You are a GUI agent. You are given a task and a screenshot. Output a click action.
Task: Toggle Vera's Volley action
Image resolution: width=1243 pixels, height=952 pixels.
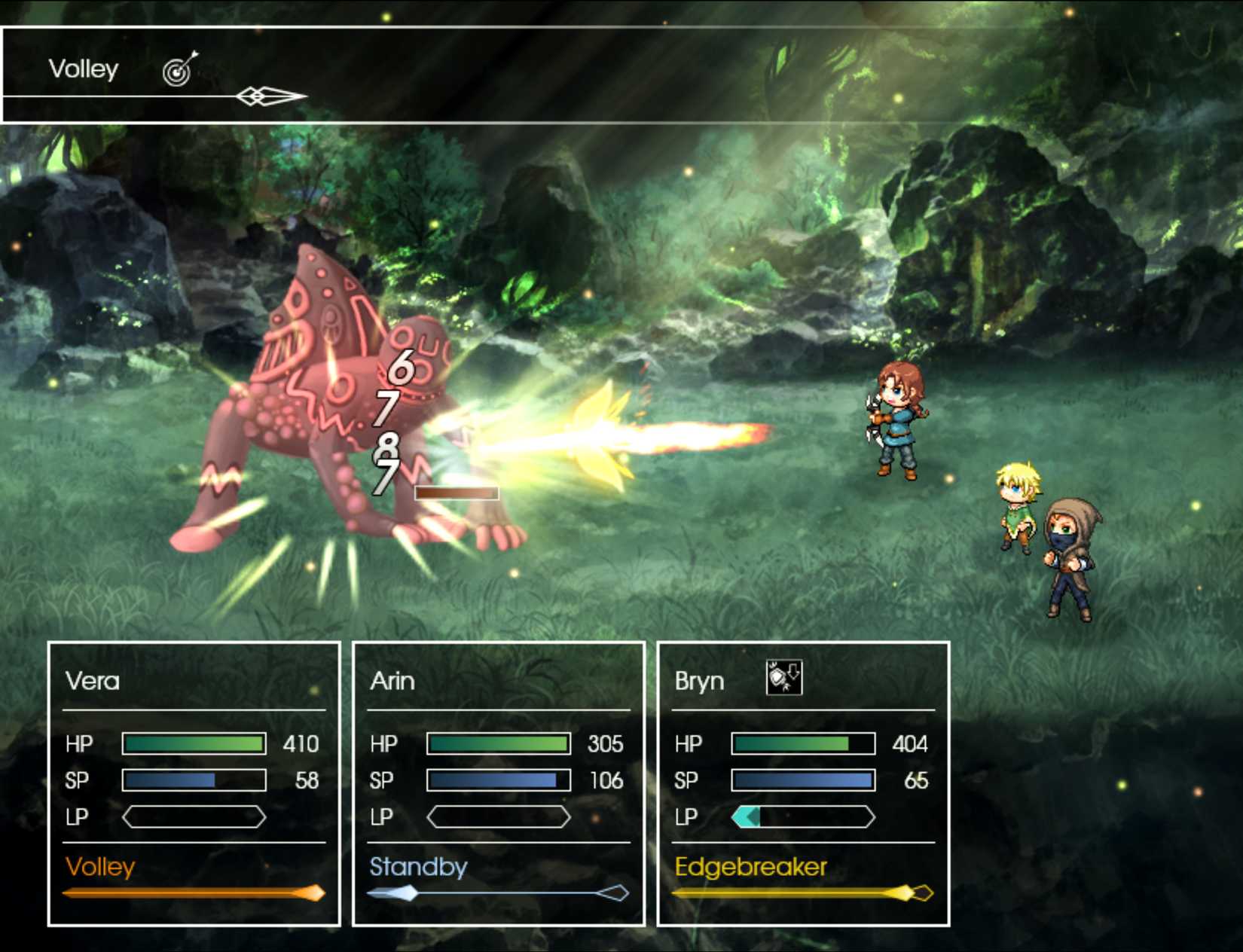tap(100, 868)
